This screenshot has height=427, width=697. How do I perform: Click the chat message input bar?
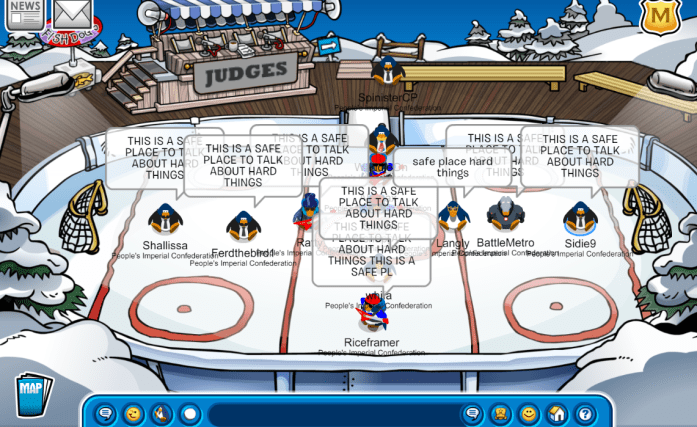[x=330, y=413]
